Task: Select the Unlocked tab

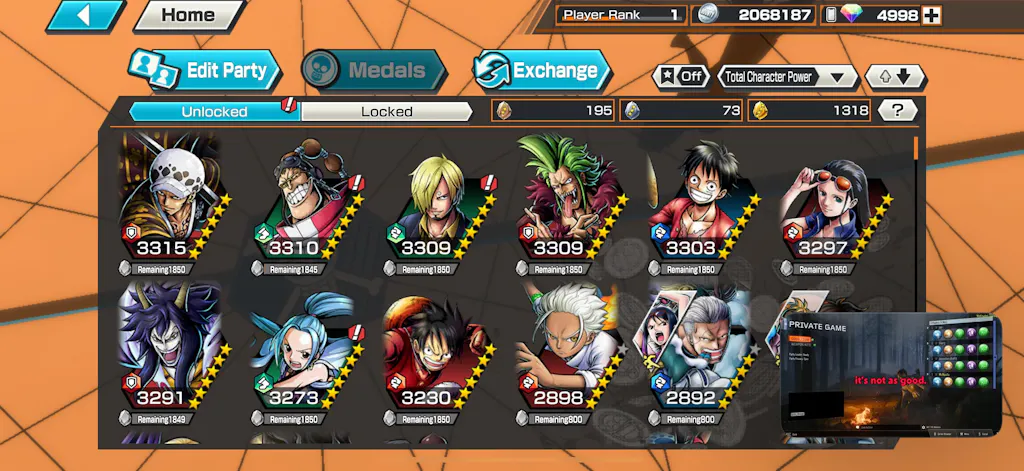Action: click(214, 111)
